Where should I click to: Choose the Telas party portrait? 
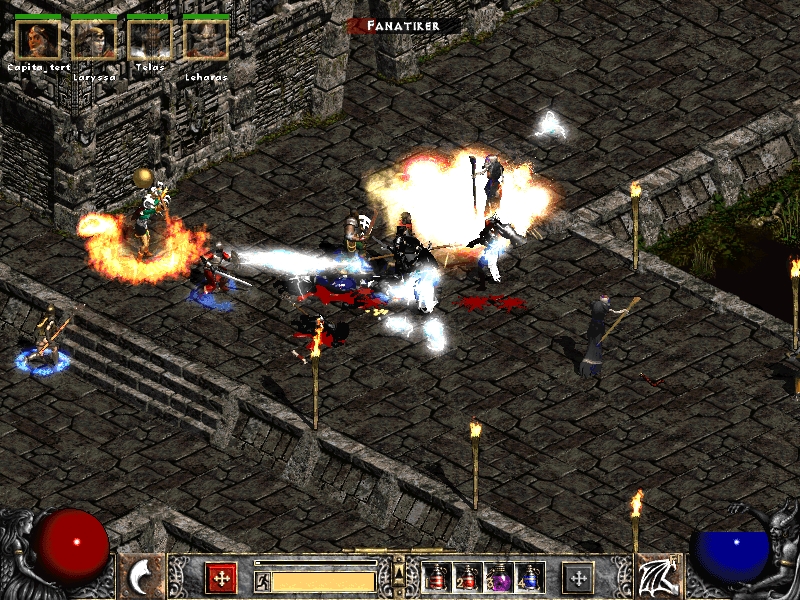[x=150, y=39]
